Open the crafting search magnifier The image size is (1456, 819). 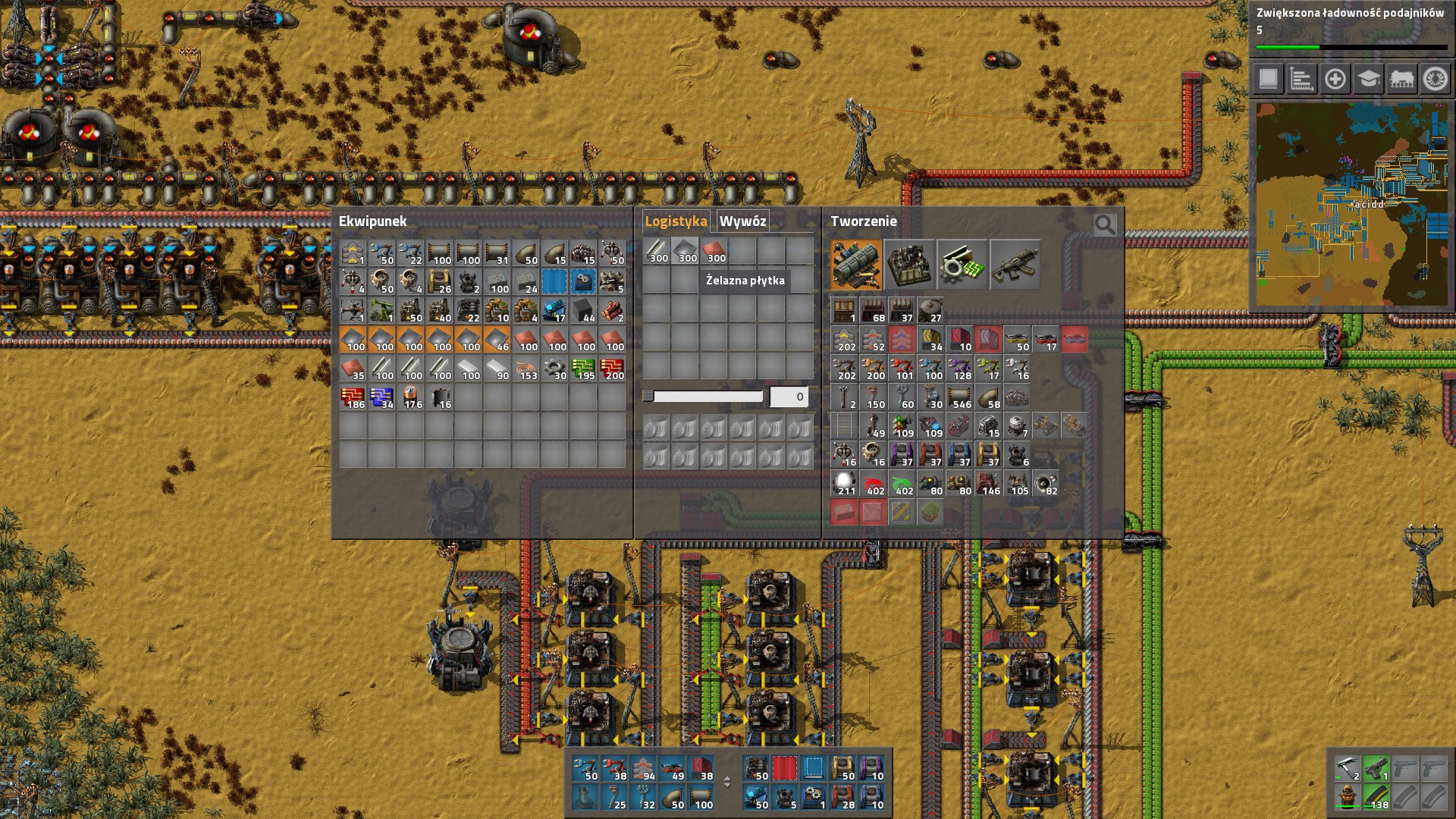click(1105, 224)
